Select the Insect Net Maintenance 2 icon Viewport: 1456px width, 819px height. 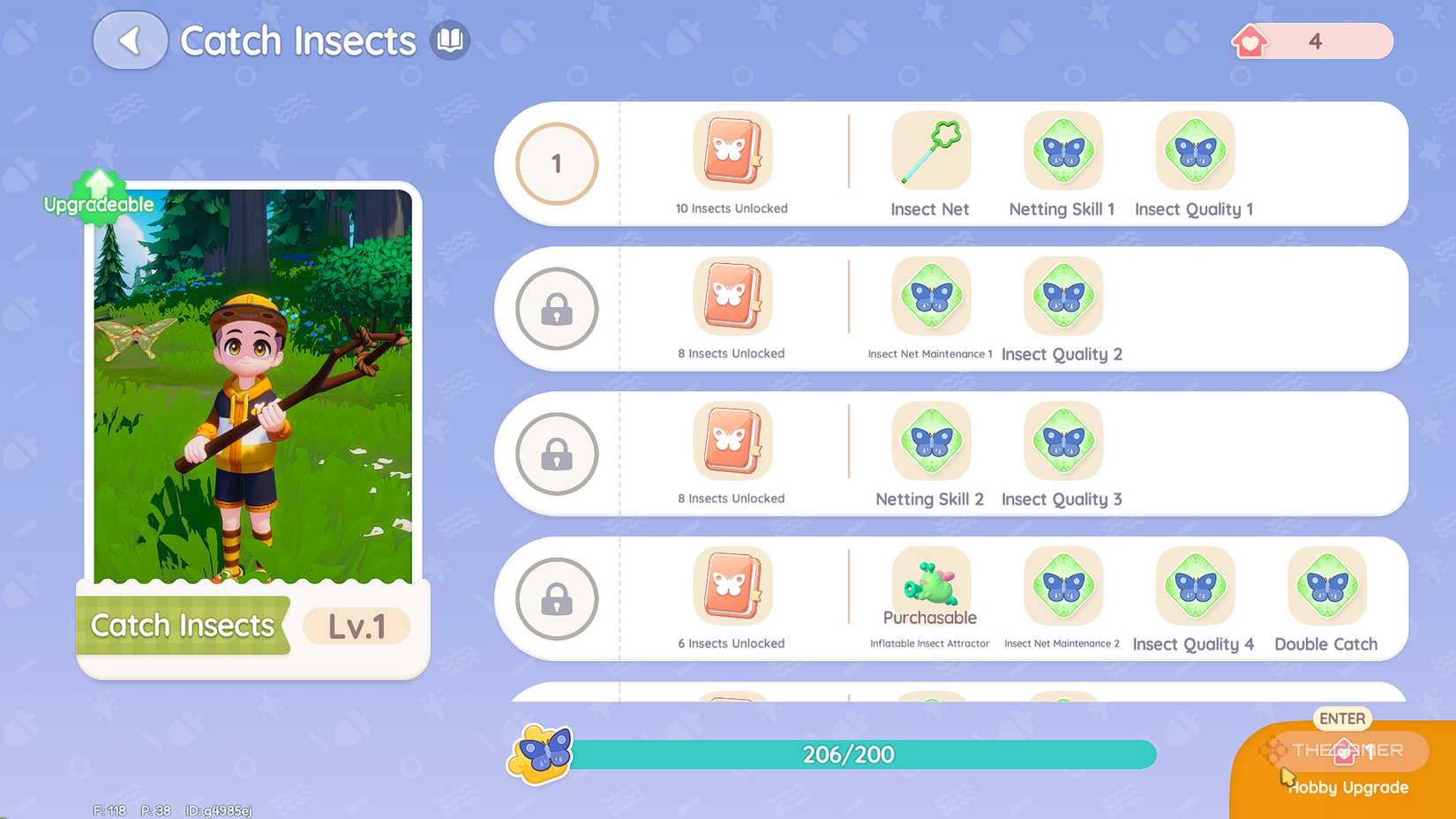(x=1062, y=587)
